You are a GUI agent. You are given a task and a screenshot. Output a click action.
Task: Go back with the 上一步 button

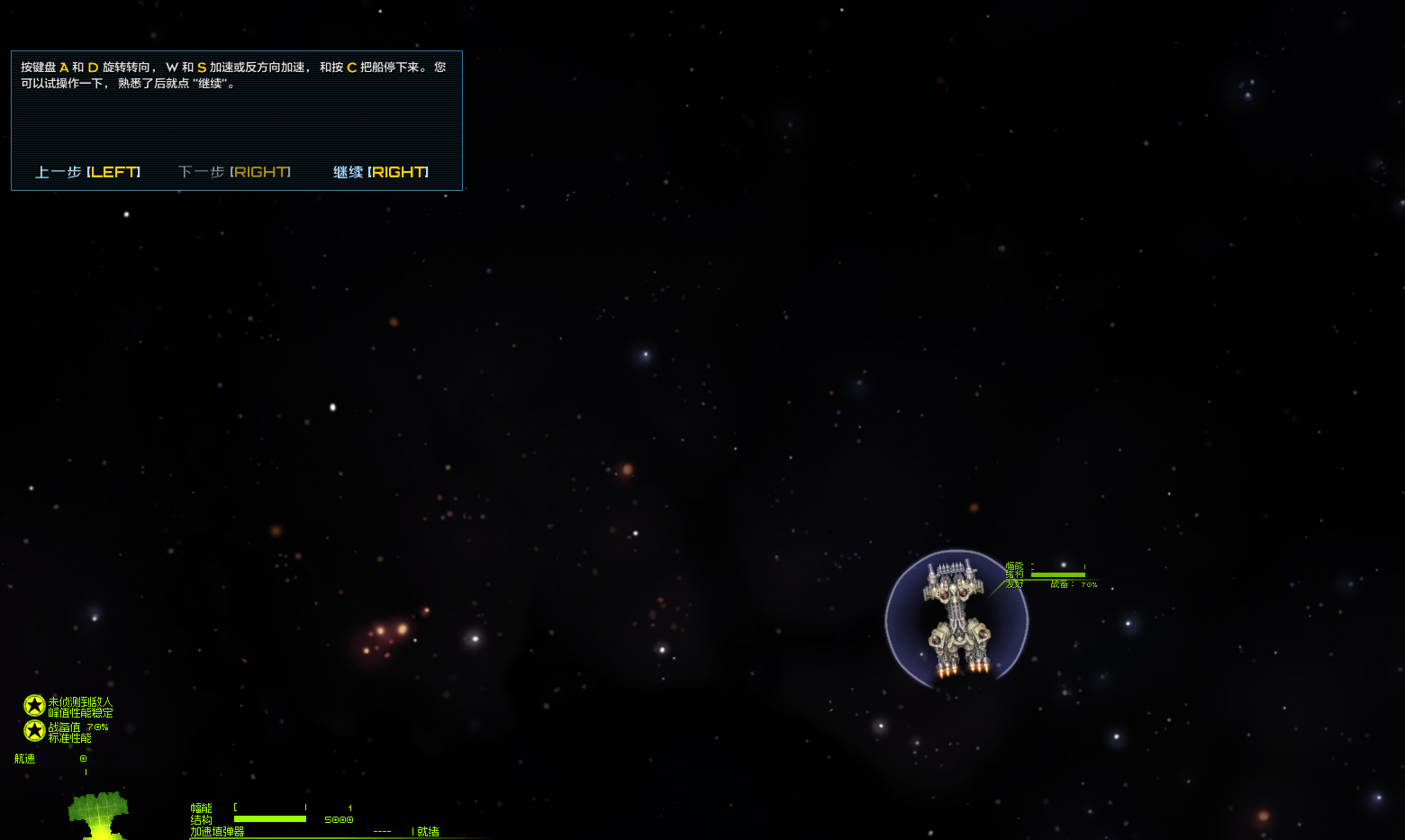pos(87,172)
